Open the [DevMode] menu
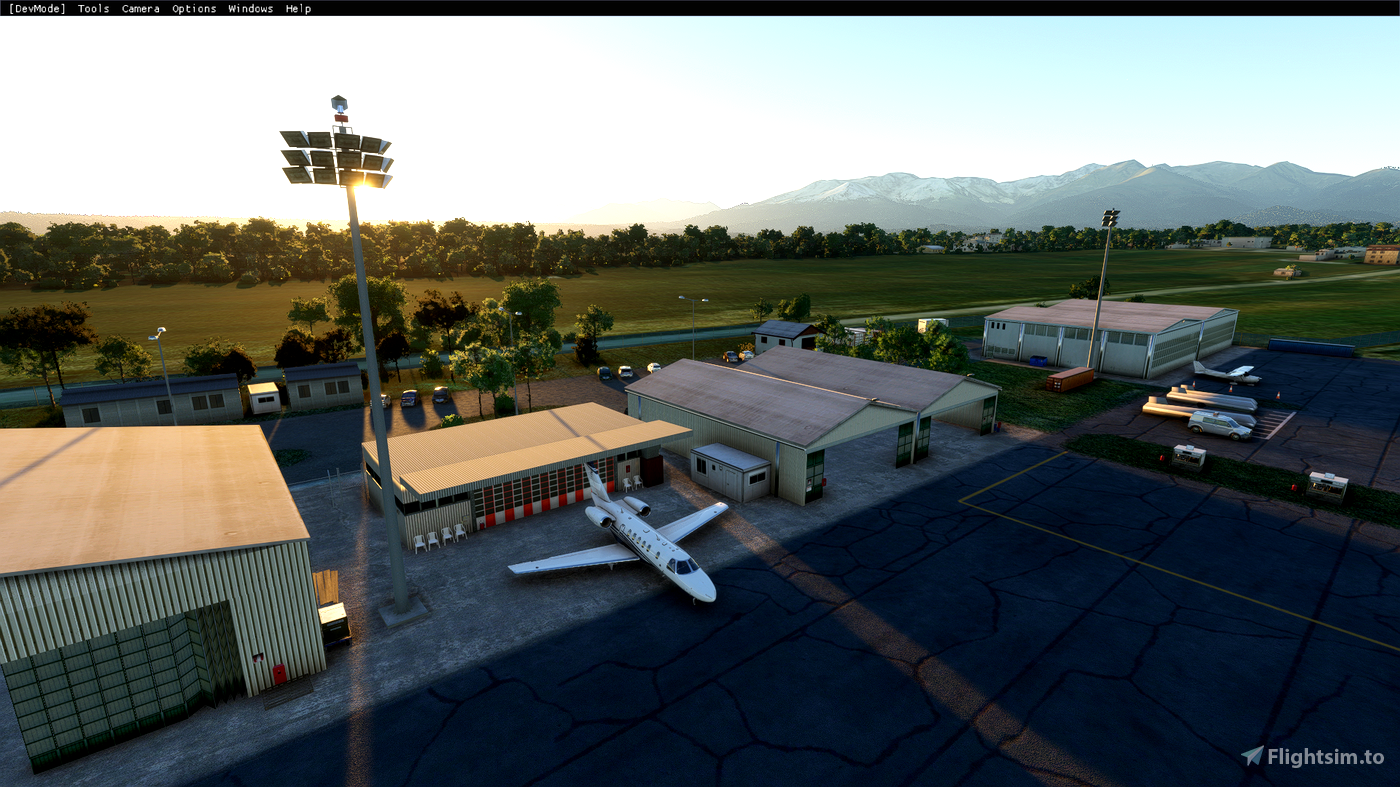 point(35,8)
